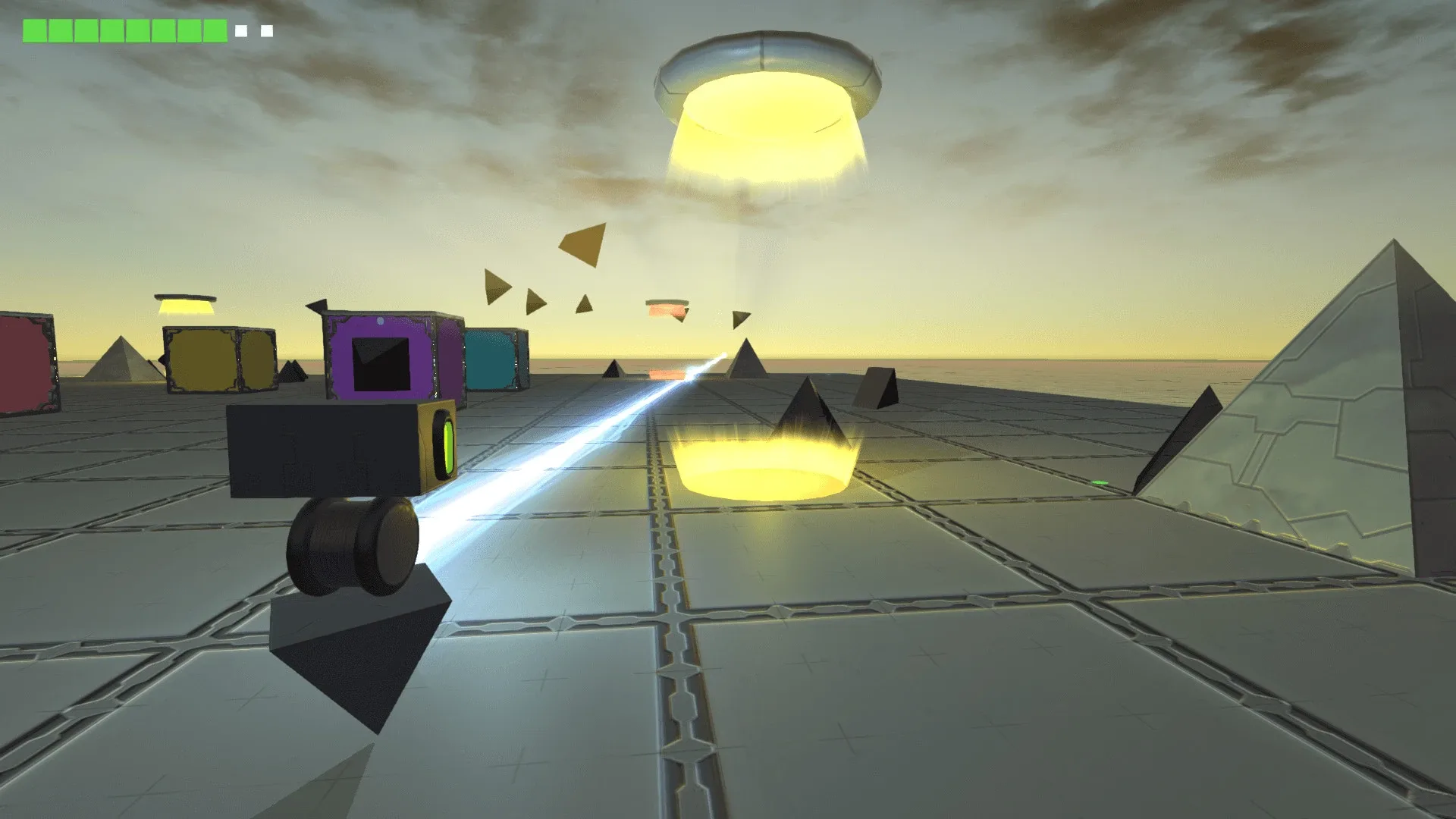Click the second white square in HUD
The width and height of the screenshot is (1456, 819).
click(266, 30)
